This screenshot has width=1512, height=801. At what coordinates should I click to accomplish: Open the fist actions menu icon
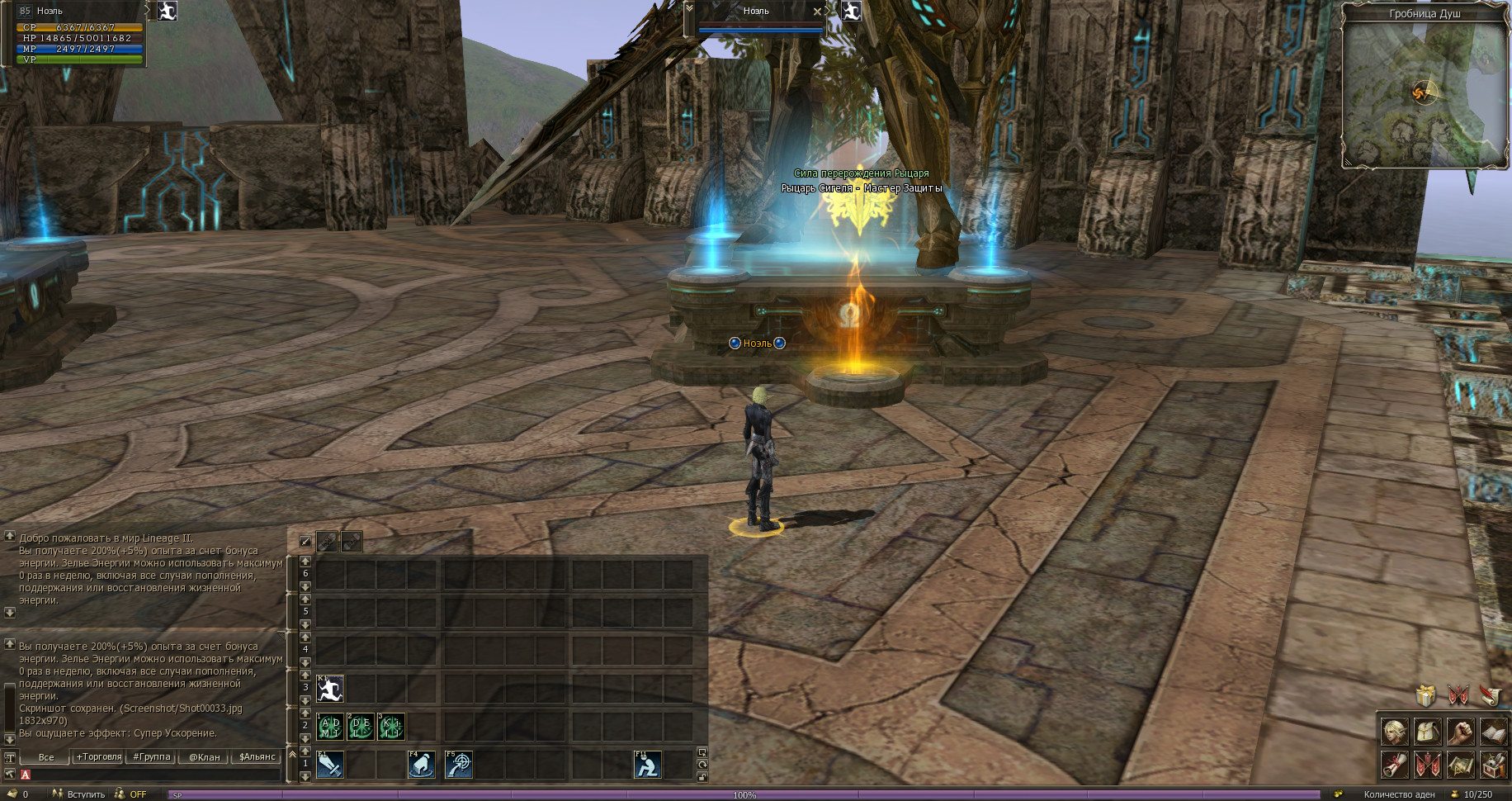pos(1460,731)
